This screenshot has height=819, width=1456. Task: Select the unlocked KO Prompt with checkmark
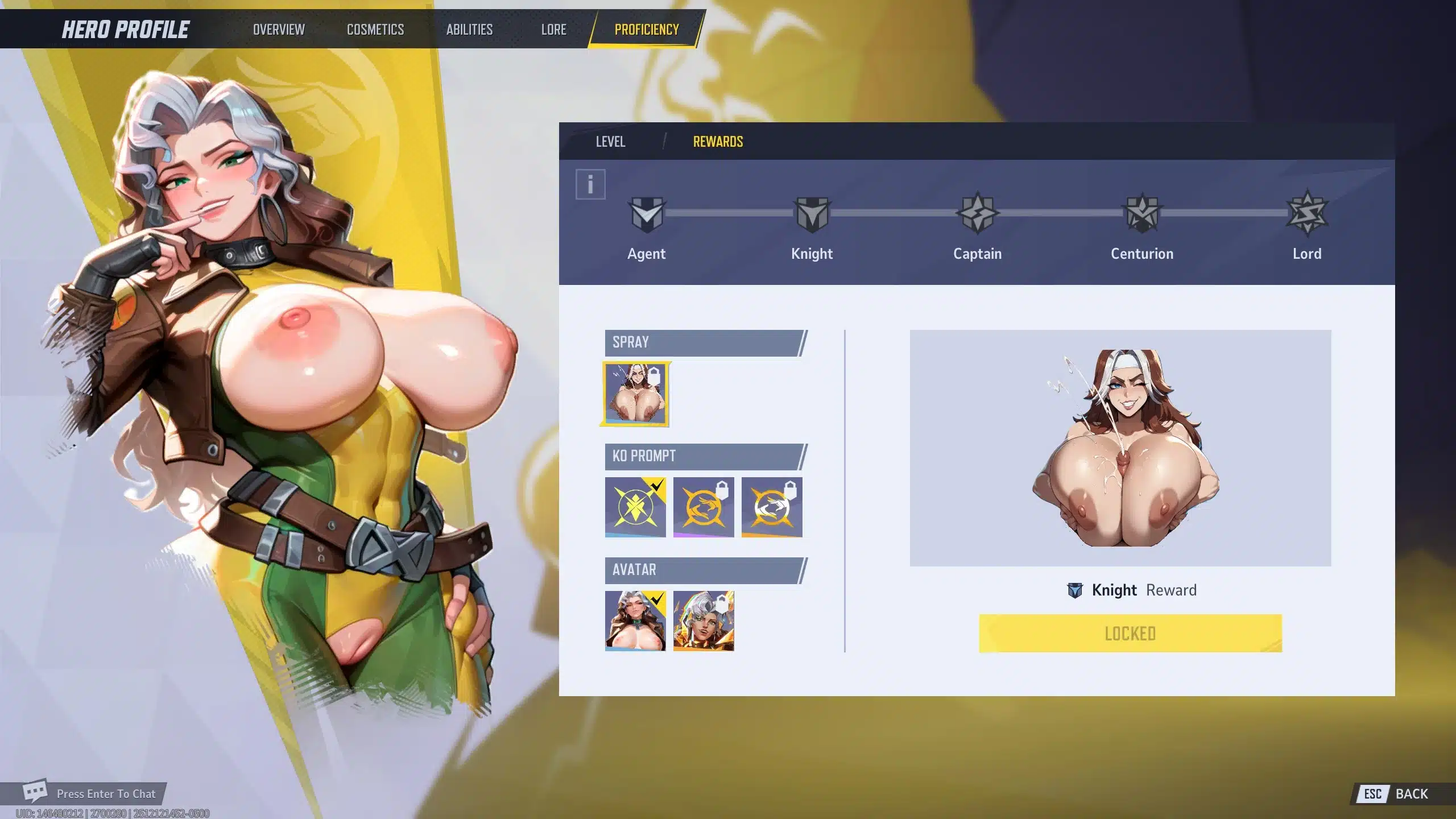pos(635,507)
